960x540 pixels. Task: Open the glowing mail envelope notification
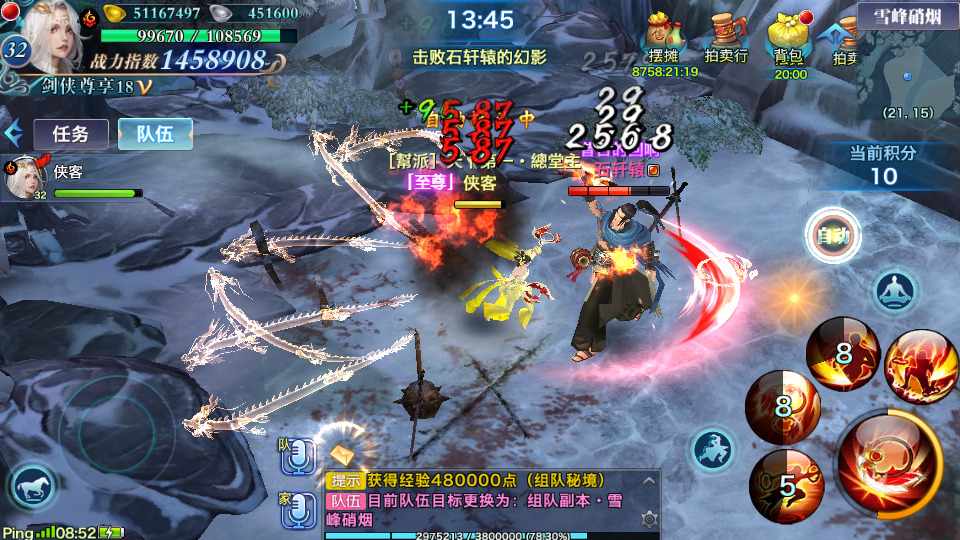344,454
